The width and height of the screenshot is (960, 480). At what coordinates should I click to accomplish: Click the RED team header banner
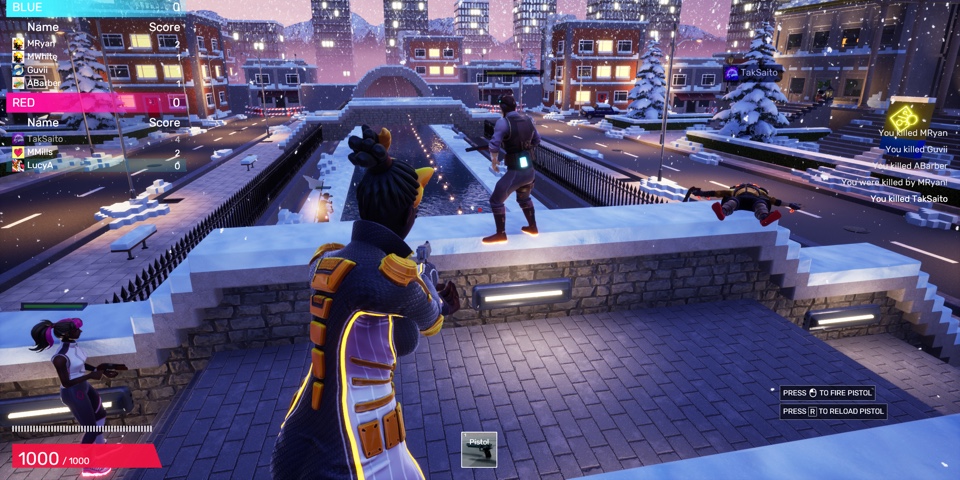pyautogui.click(x=92, y=102)
